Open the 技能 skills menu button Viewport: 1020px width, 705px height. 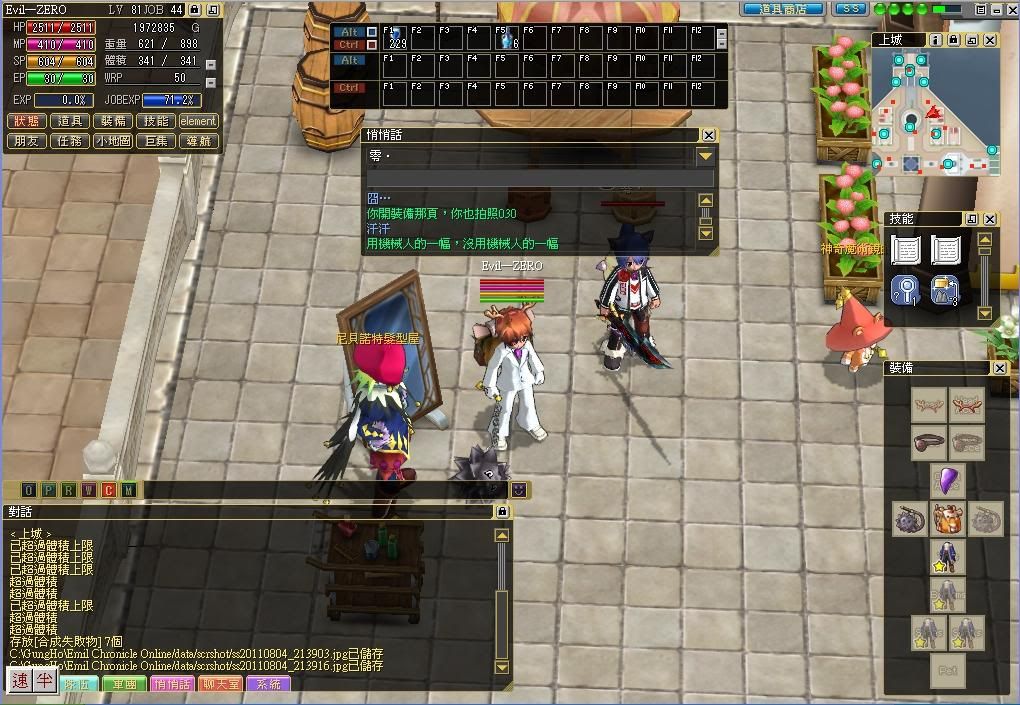tap(155, 121)
